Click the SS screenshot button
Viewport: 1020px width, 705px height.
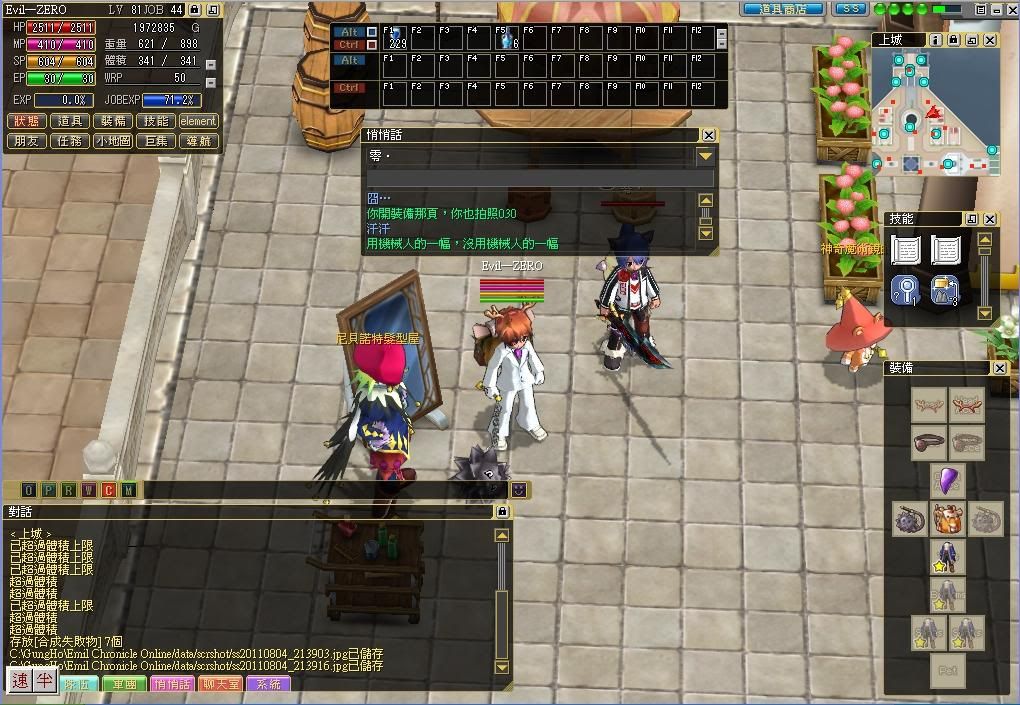(851, 9)
